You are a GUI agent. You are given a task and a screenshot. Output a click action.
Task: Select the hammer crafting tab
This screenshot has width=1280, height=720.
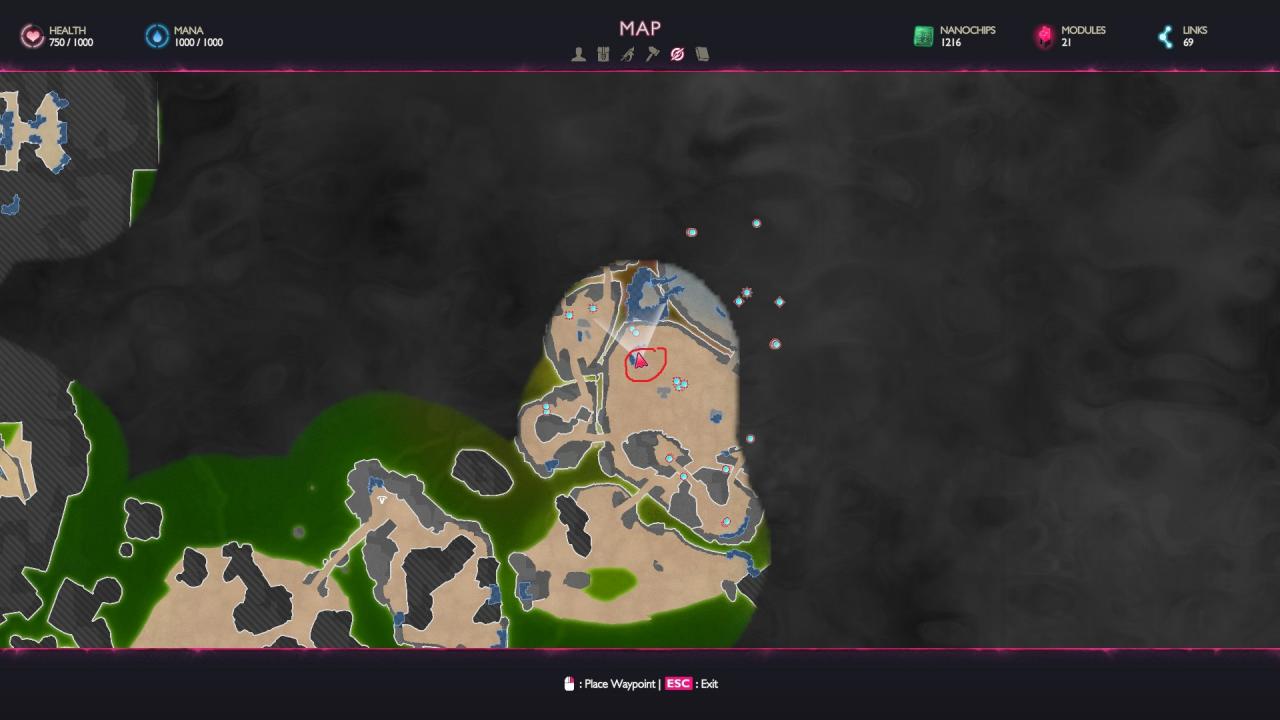(x=652, y=55)
